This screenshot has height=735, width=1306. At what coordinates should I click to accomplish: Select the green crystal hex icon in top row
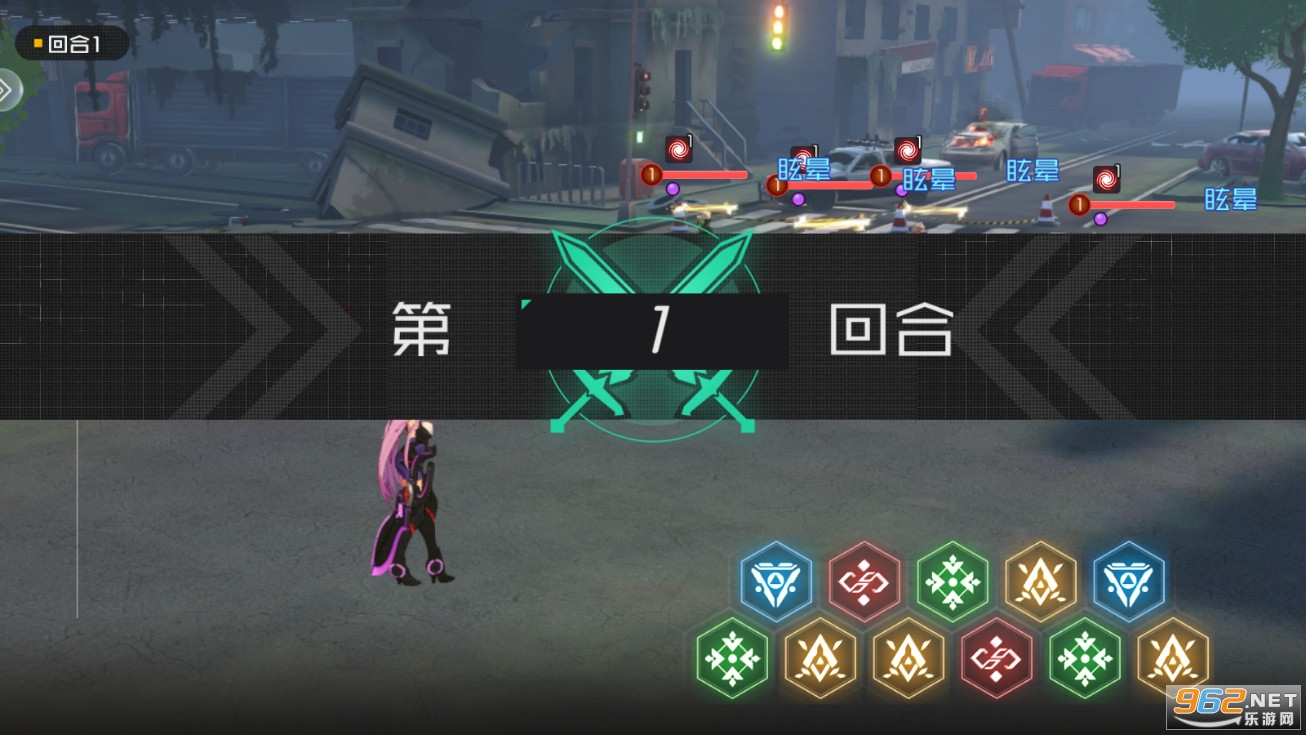coord(952,580)
